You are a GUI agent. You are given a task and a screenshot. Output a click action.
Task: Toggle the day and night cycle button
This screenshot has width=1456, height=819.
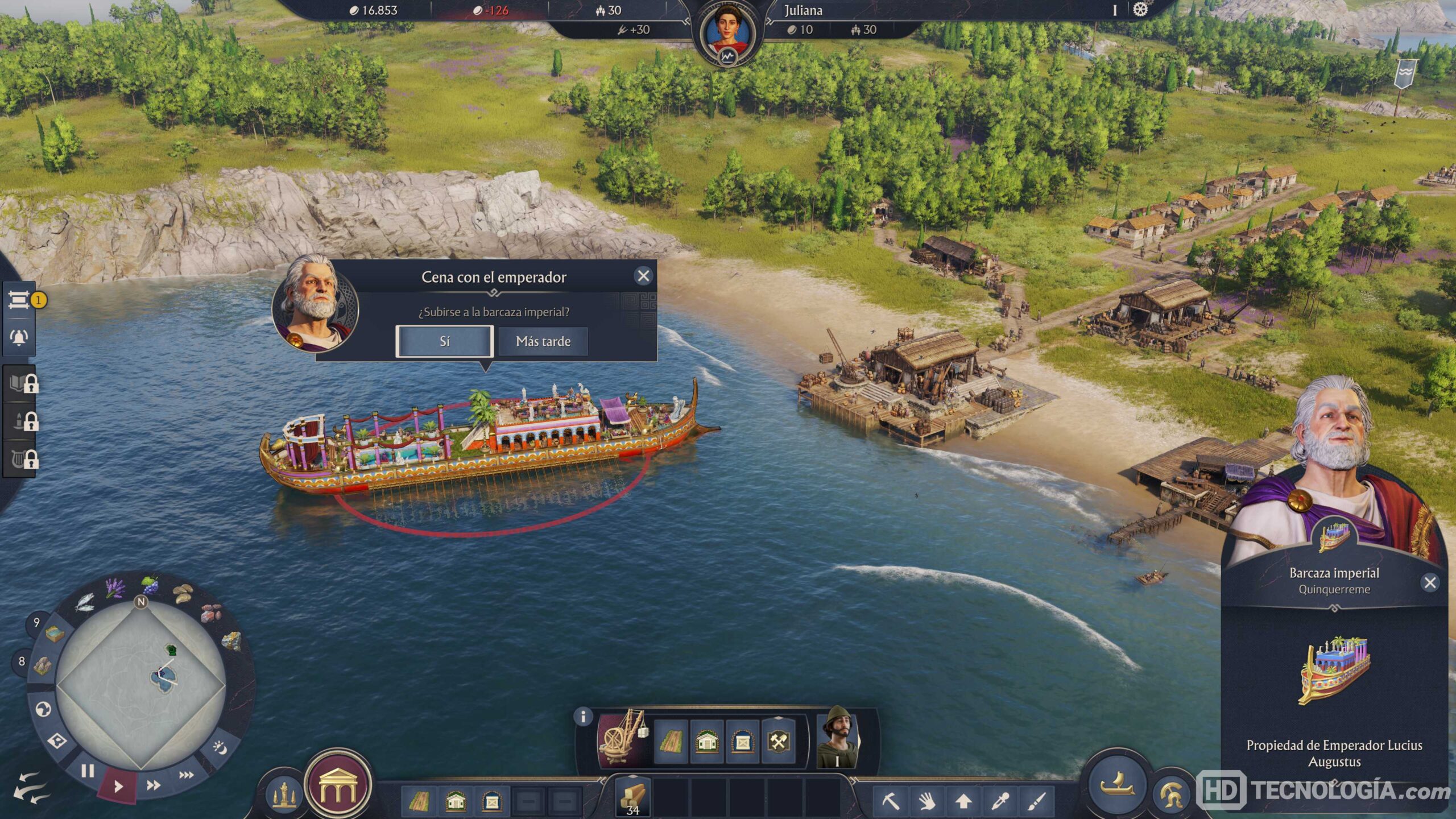220,748
